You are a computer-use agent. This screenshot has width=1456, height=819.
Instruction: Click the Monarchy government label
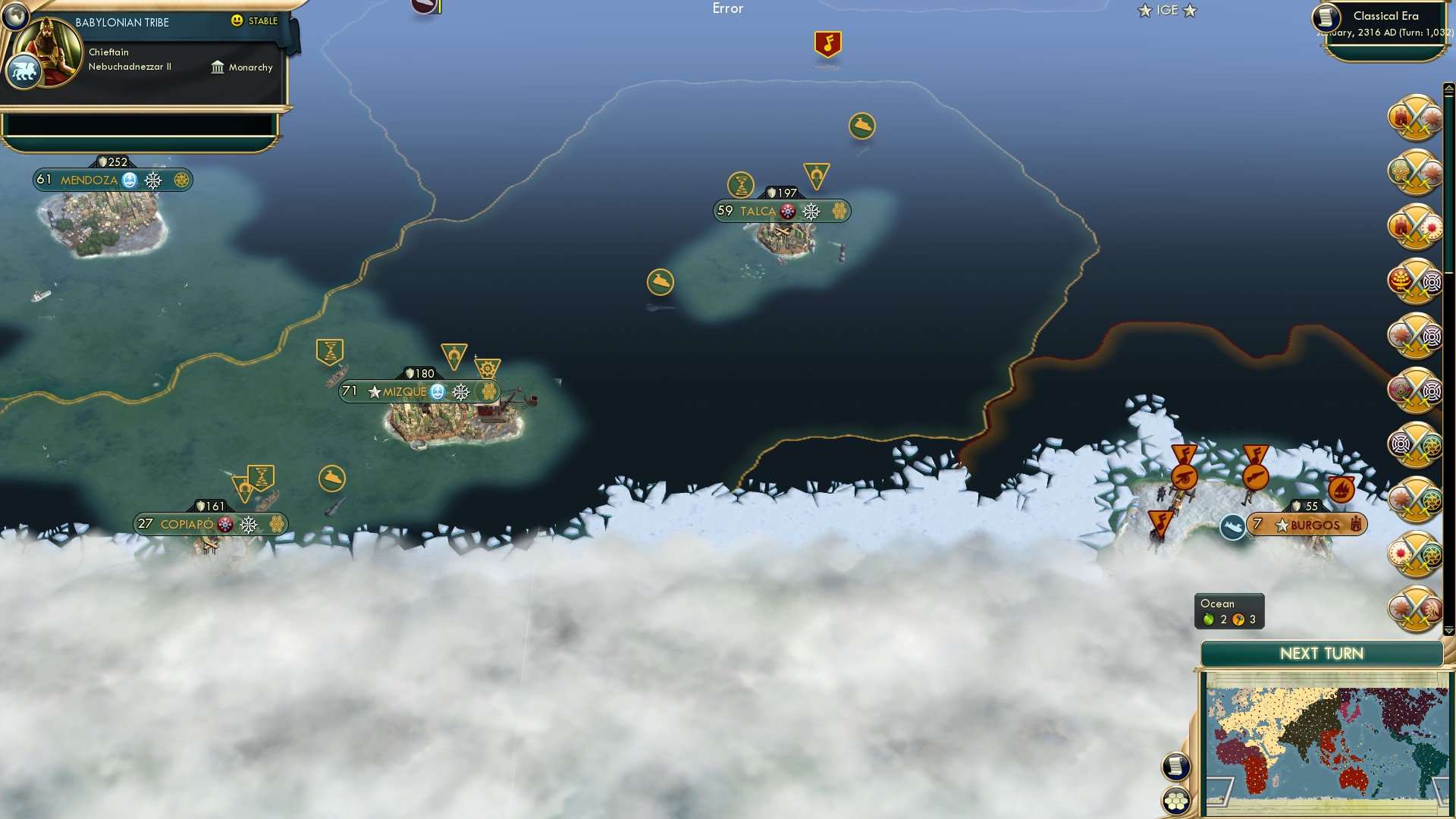coord(242,67)
